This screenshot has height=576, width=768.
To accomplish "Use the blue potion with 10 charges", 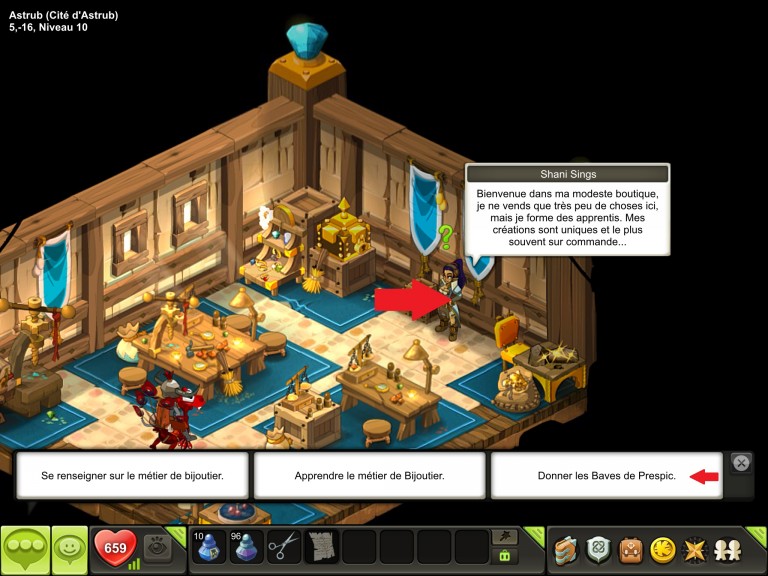I will [208, 548].
